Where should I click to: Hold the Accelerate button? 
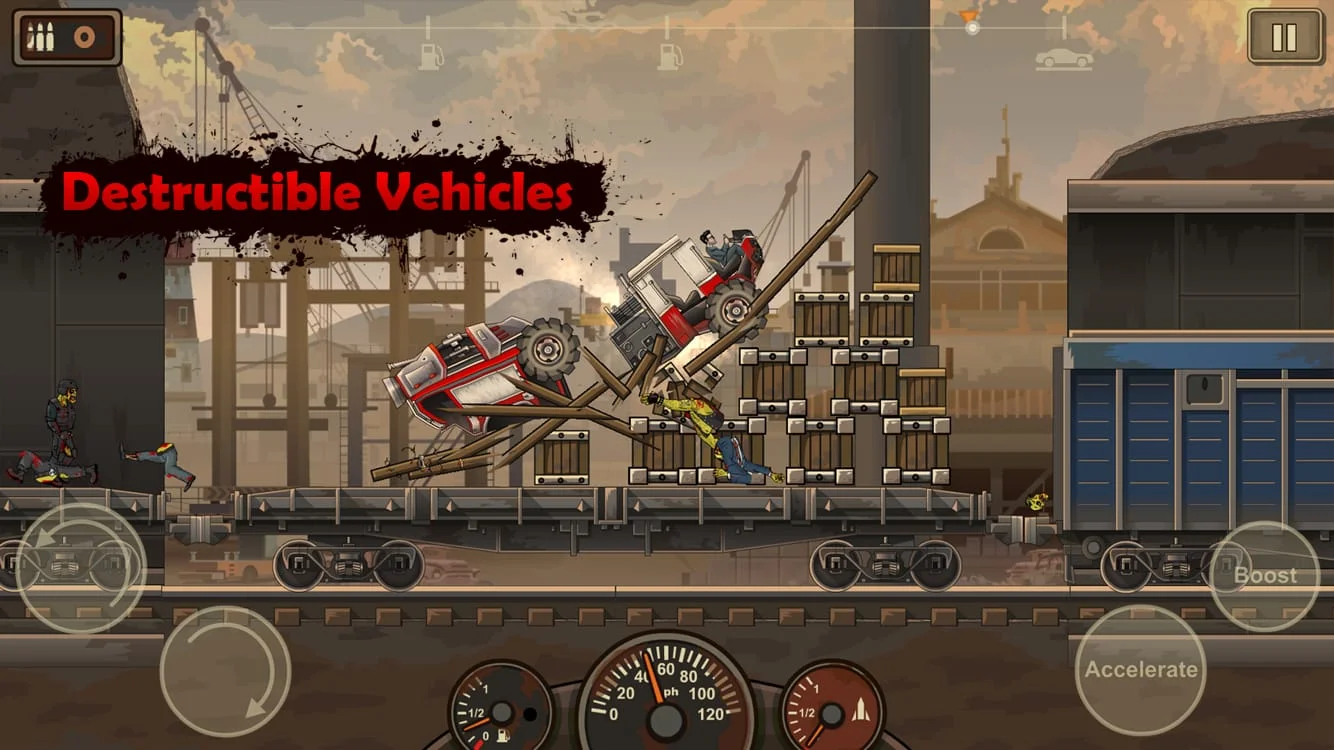(x=1139, y=669)
